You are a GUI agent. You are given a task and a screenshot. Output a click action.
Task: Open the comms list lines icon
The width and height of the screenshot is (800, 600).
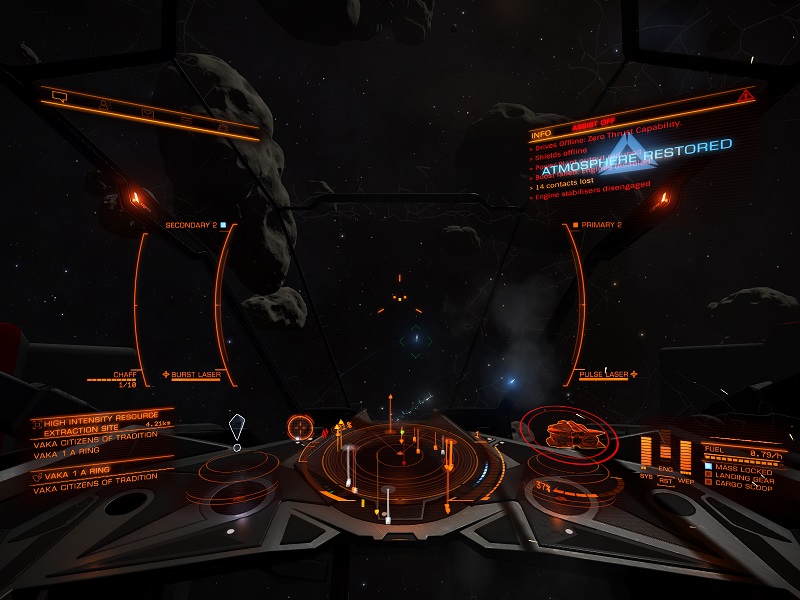186,120
